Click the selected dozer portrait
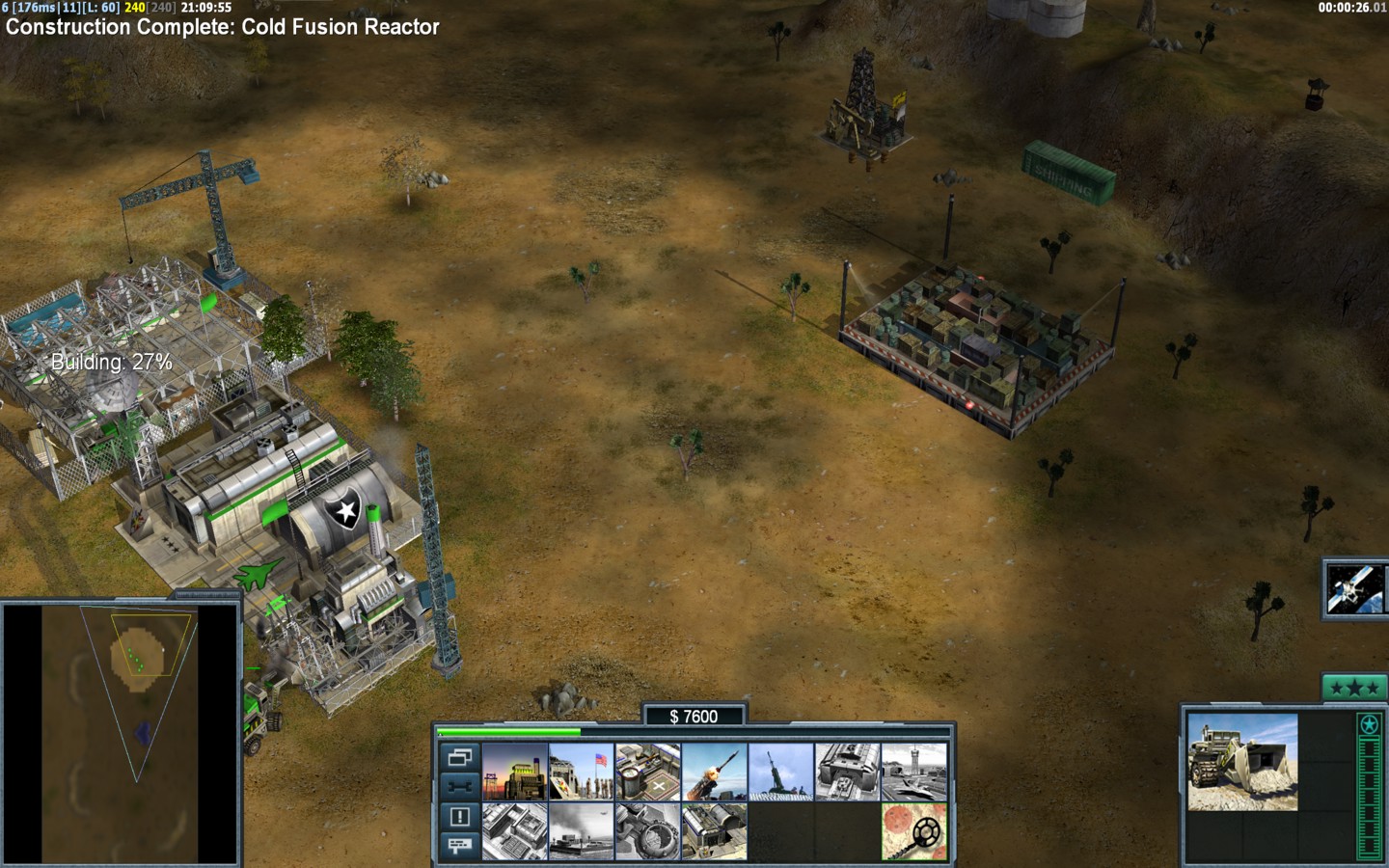 (x=1242, y=762)
